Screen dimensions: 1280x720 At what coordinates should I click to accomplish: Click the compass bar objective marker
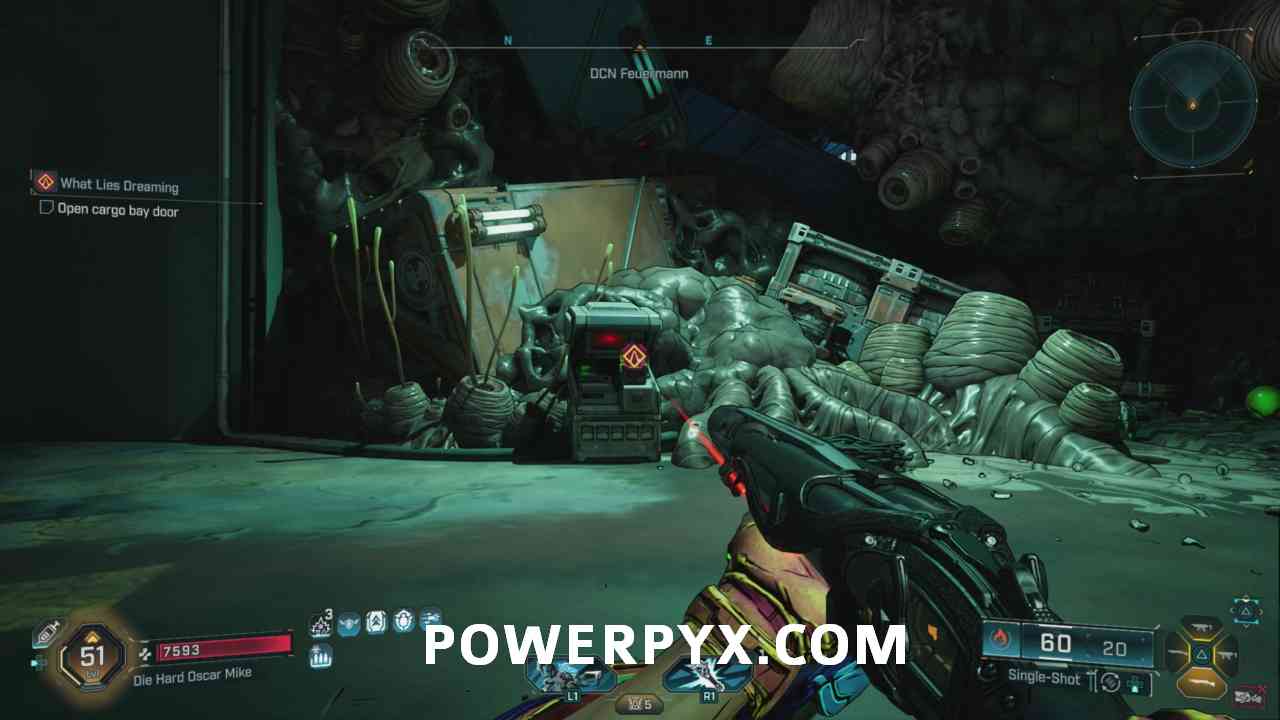point(638,46)
